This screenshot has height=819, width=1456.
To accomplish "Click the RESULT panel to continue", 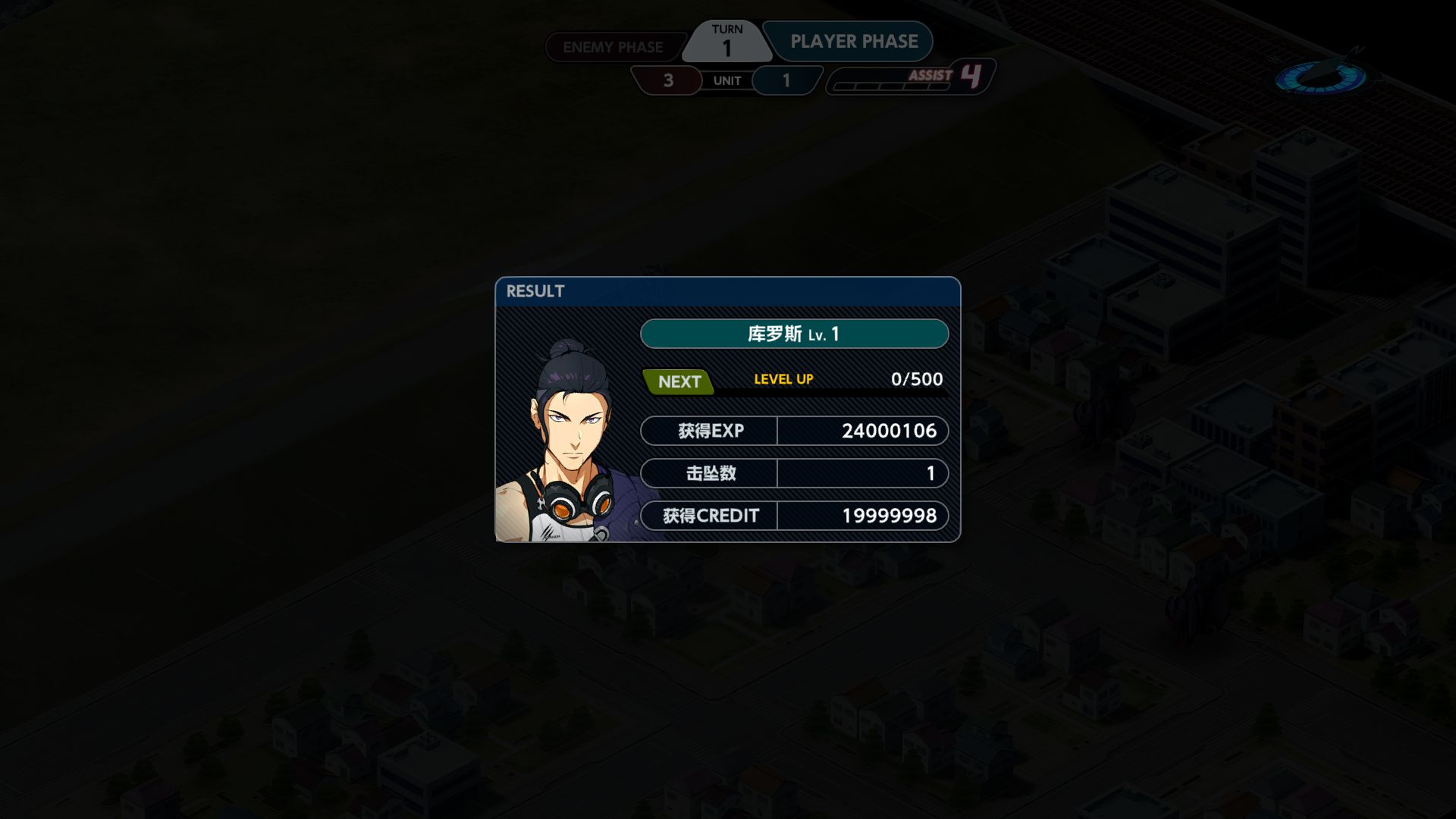I will (x=727, y=409).
